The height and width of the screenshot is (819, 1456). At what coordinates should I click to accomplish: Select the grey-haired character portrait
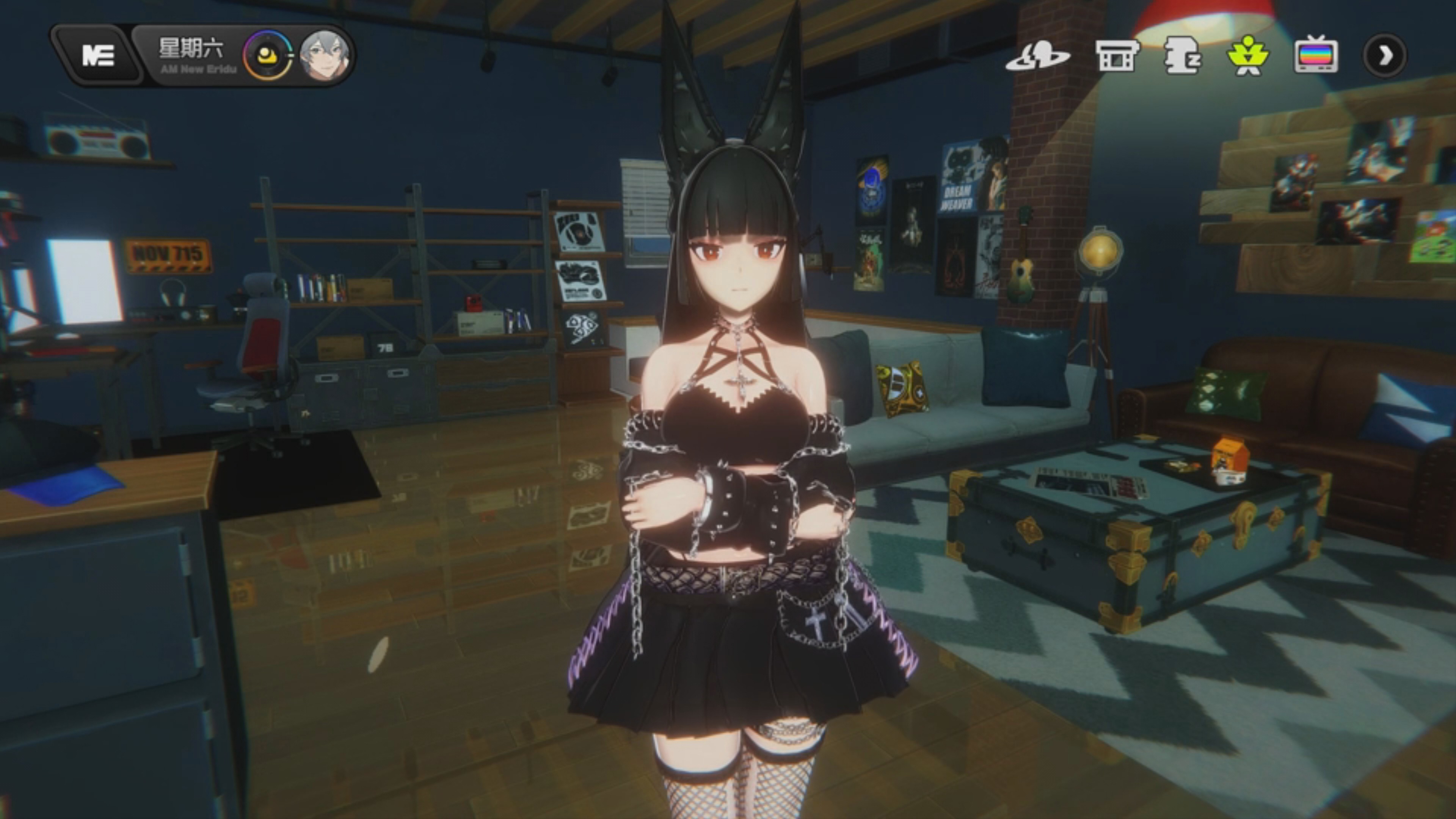click(324, 55)
